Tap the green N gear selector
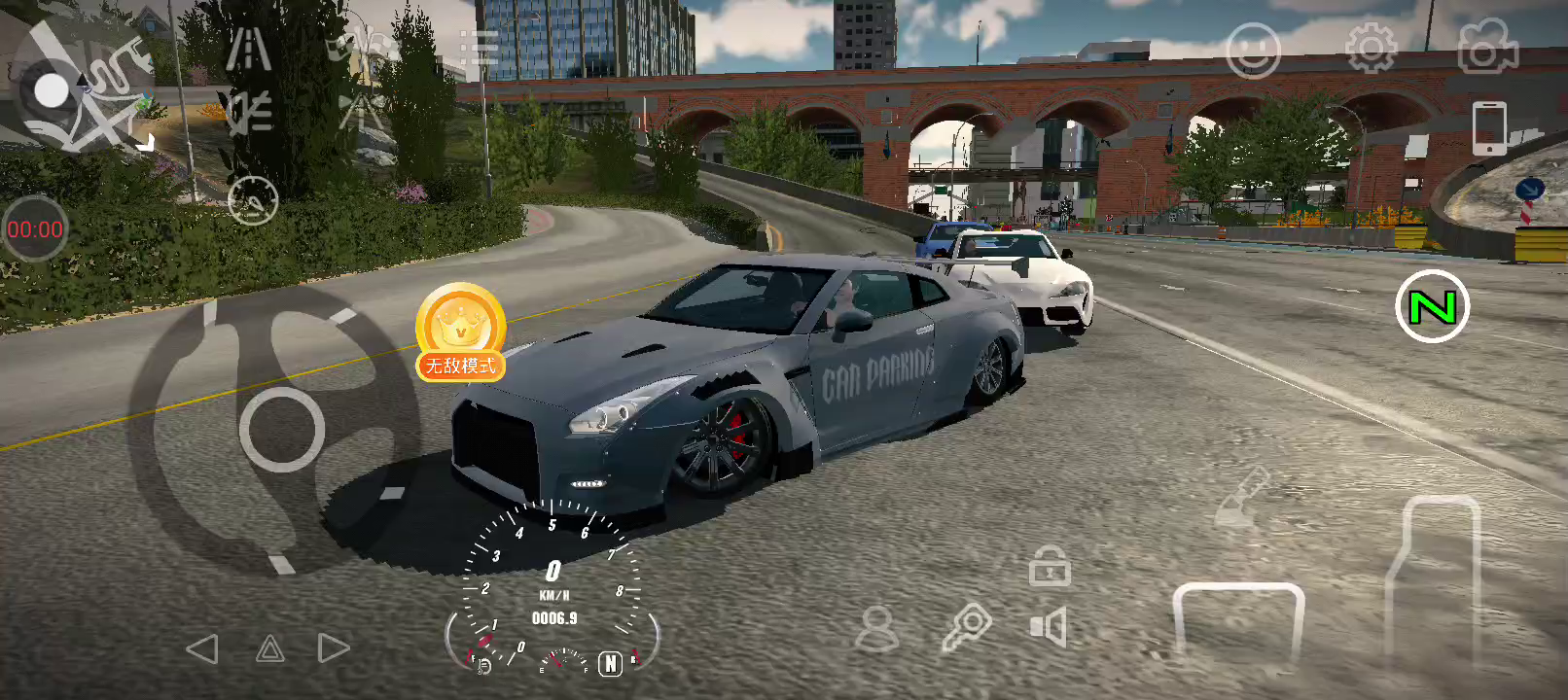 click(x=1432, y=307)
